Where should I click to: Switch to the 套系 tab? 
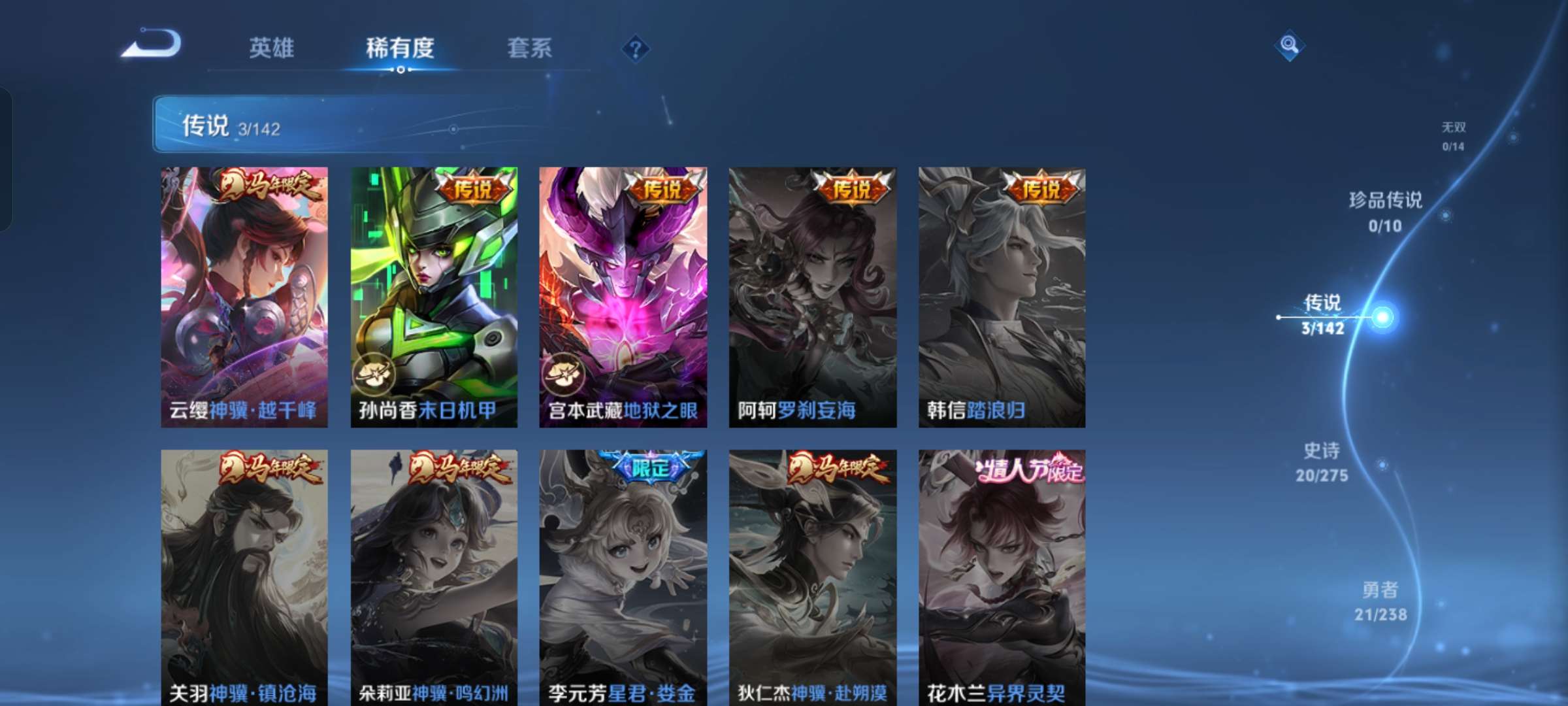click(x=529, y=48)
